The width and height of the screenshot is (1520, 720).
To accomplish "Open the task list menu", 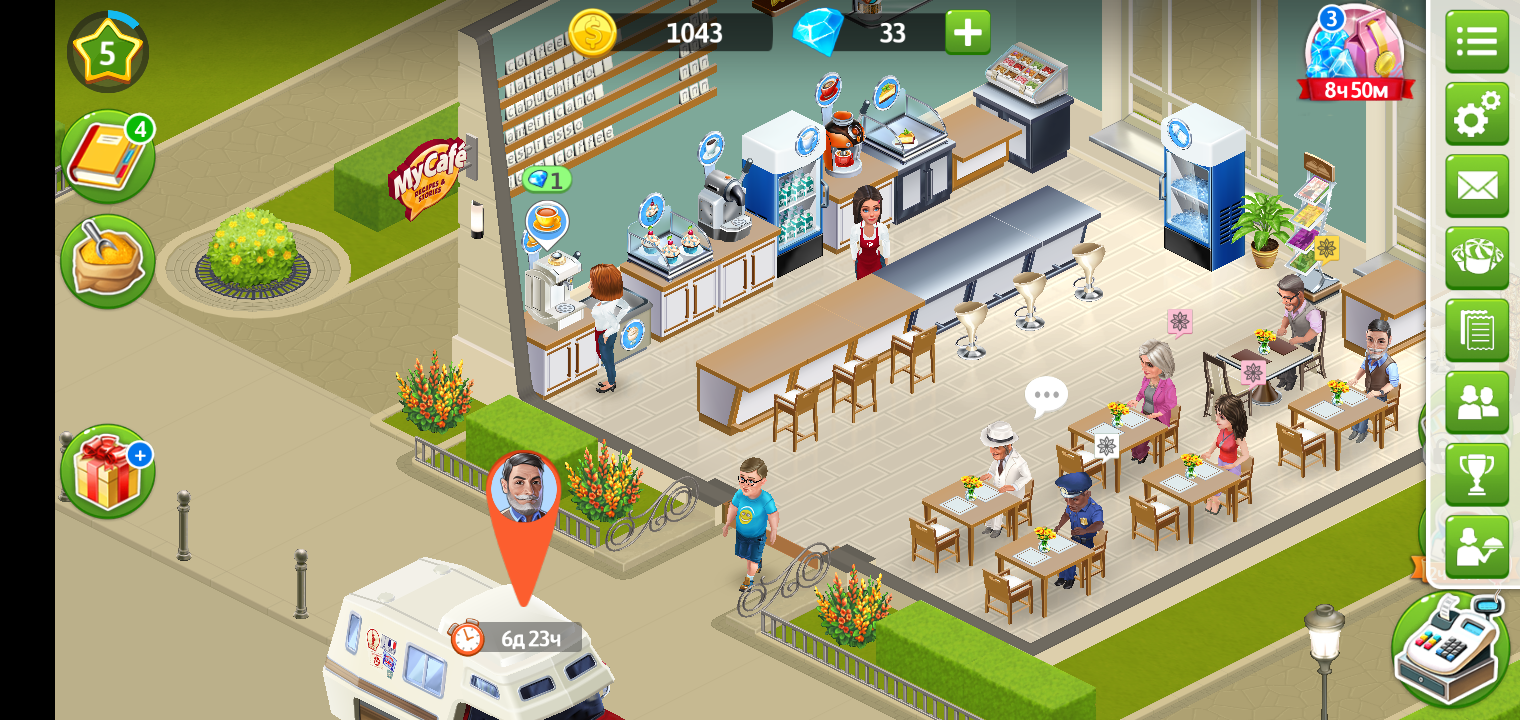I will (x=1476, y=42).
